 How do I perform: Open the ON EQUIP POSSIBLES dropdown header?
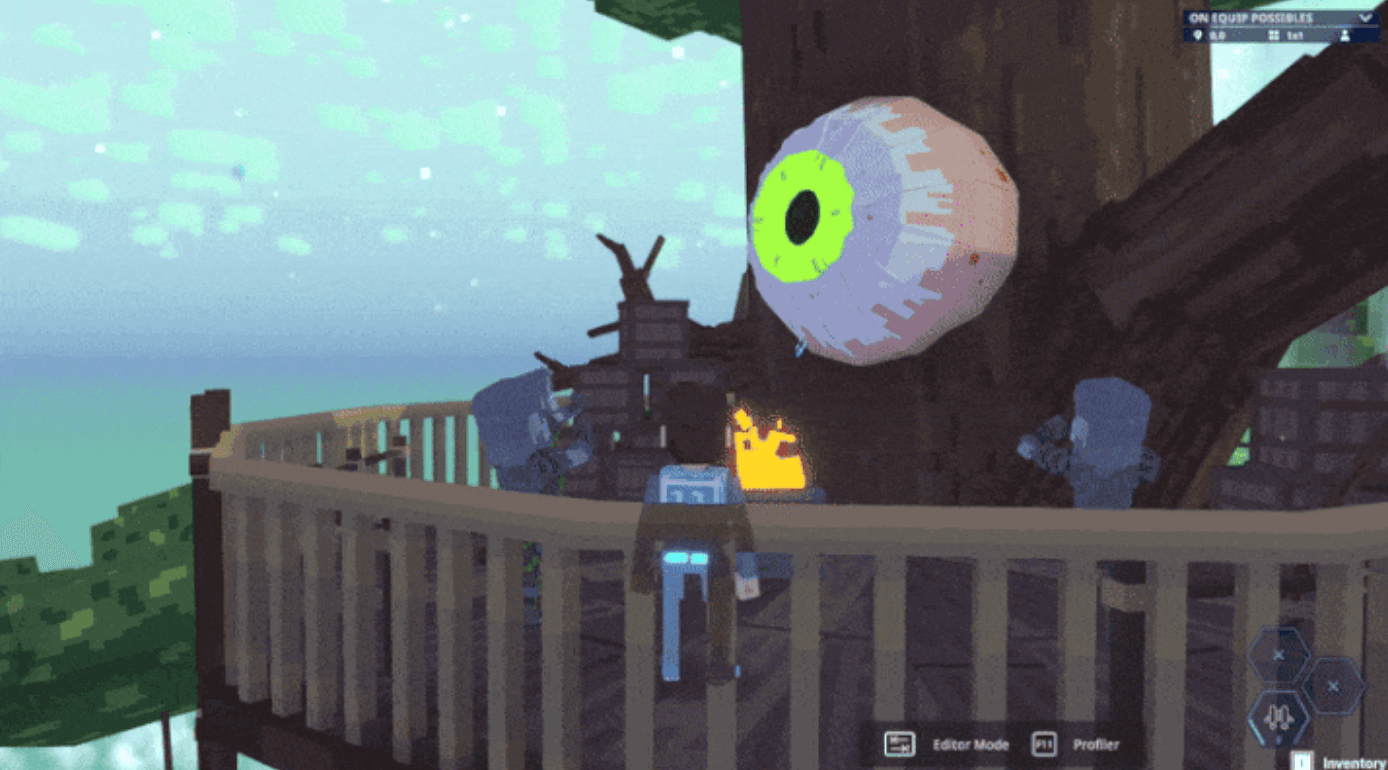click(1250, 17)
